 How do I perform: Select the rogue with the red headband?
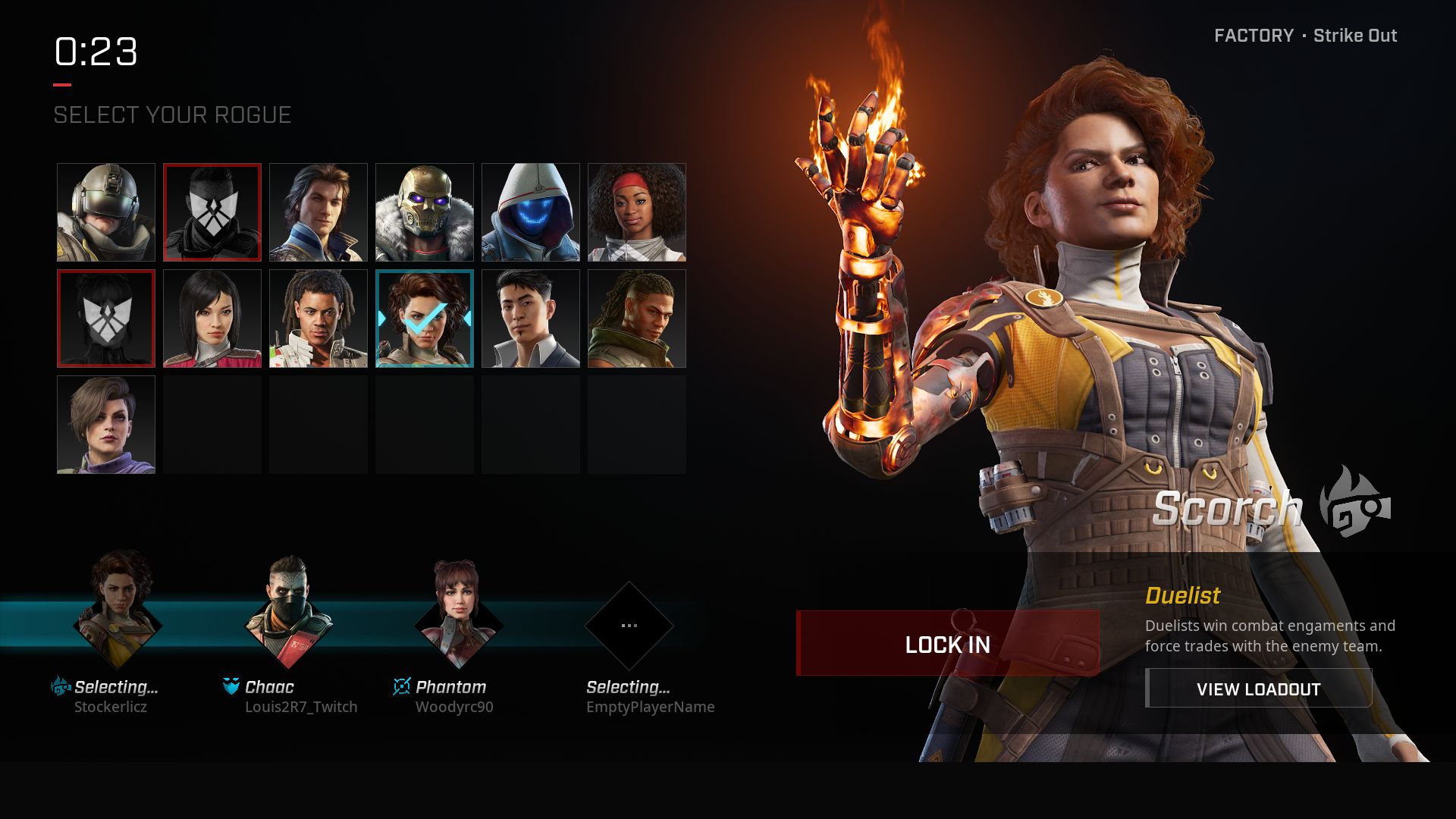pos(637,212)
